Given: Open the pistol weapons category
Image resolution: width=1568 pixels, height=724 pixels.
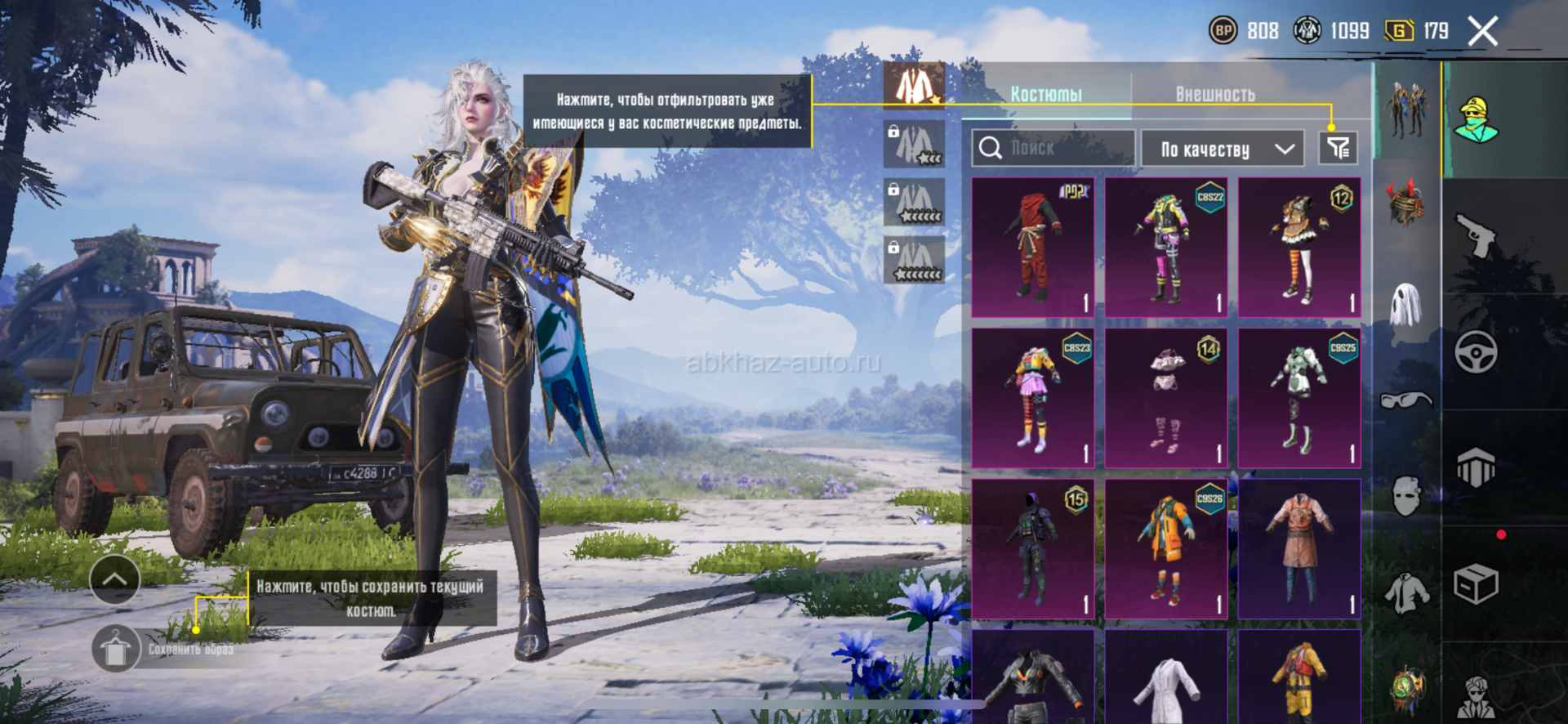Looking at the screenshot, I should tap(1476, 235).
